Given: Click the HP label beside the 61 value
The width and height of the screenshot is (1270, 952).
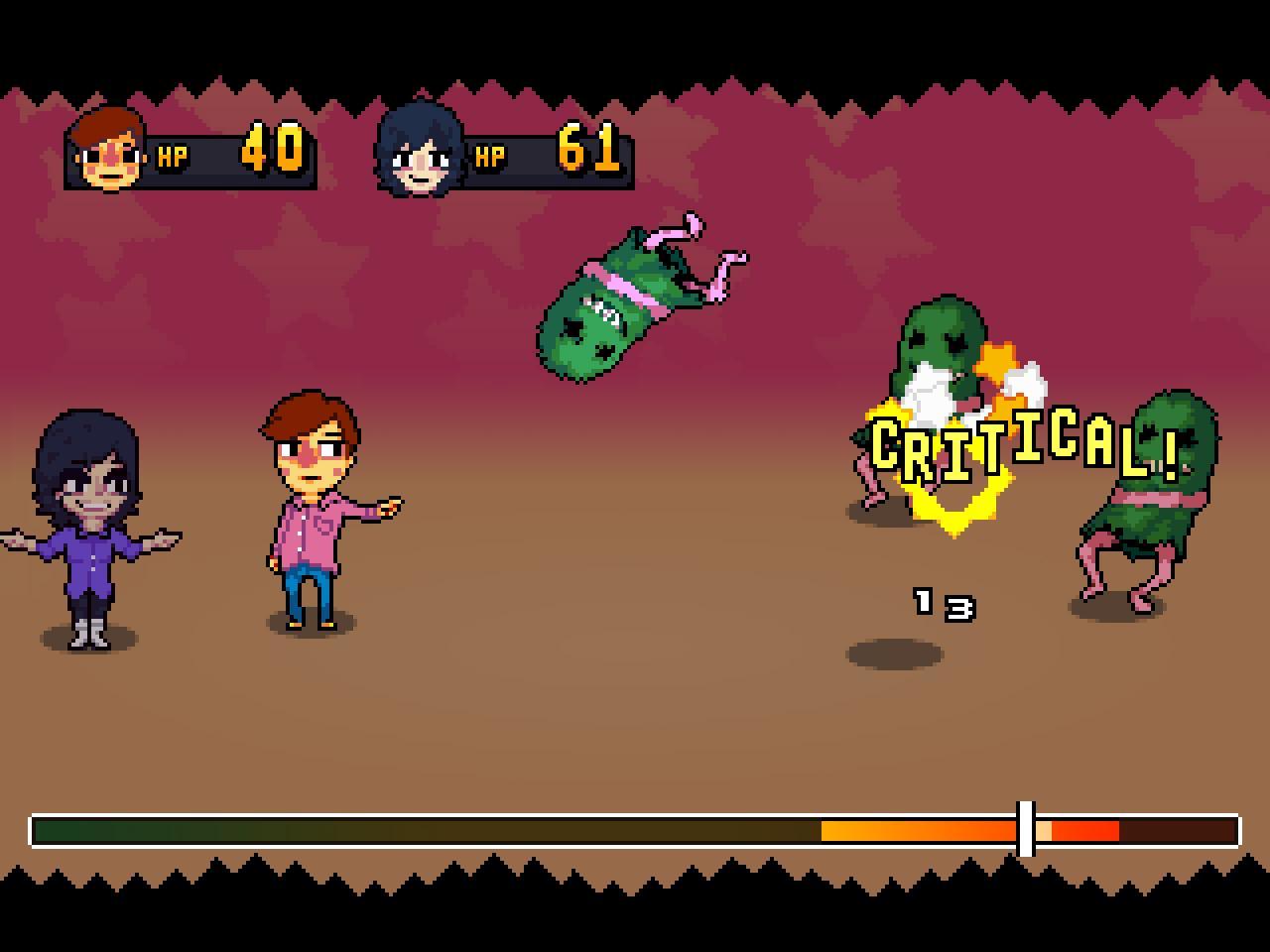Looking at the screenshot, I should 488,156.
